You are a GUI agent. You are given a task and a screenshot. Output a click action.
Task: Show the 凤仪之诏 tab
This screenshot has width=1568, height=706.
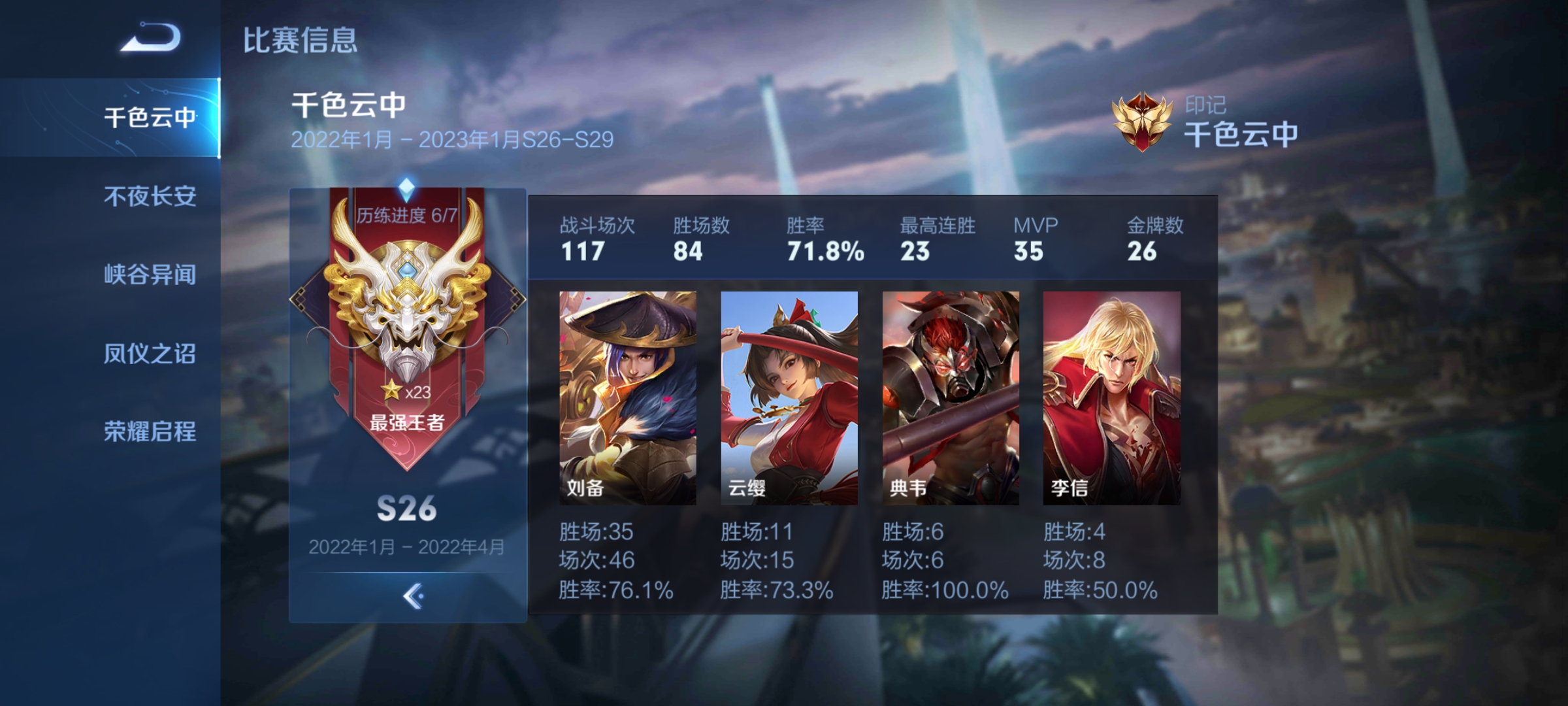click(x=150, y=354)
